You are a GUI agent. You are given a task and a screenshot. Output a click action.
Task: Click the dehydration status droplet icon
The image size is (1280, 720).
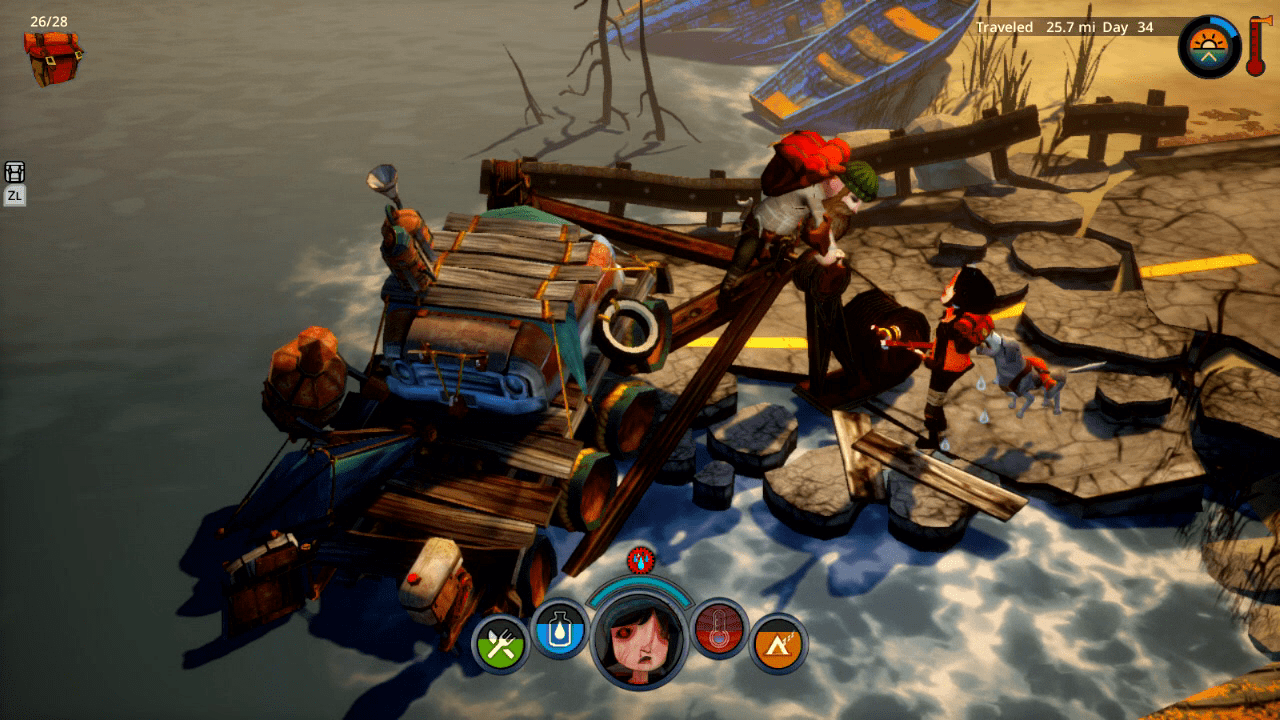click(x=639, y=559)
